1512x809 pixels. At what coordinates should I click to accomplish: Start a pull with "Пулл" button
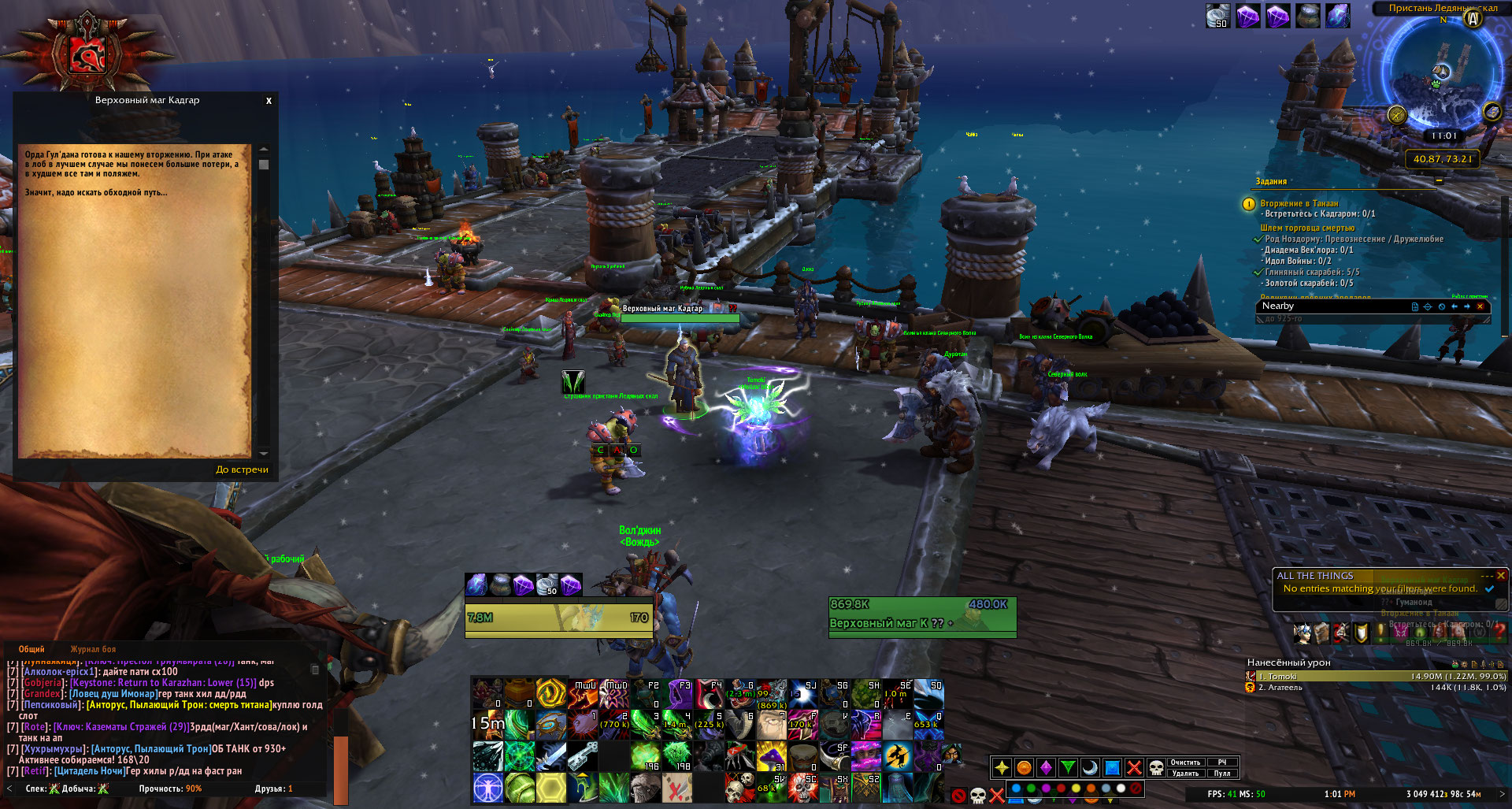click(1222, 774)
